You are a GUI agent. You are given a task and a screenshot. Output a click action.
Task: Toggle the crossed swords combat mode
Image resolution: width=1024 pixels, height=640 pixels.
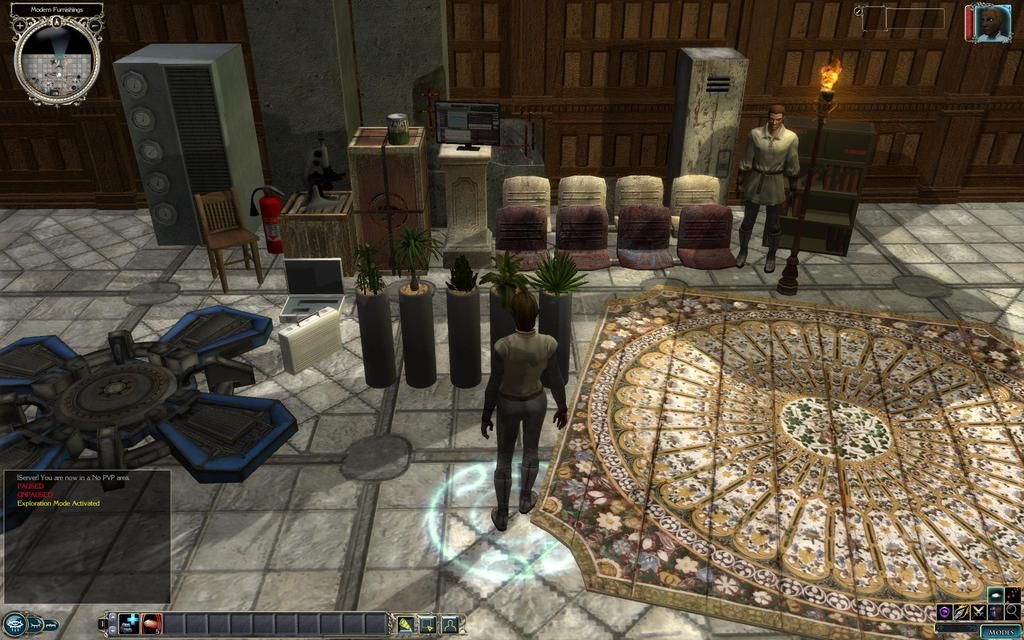(x=979, y=611)
